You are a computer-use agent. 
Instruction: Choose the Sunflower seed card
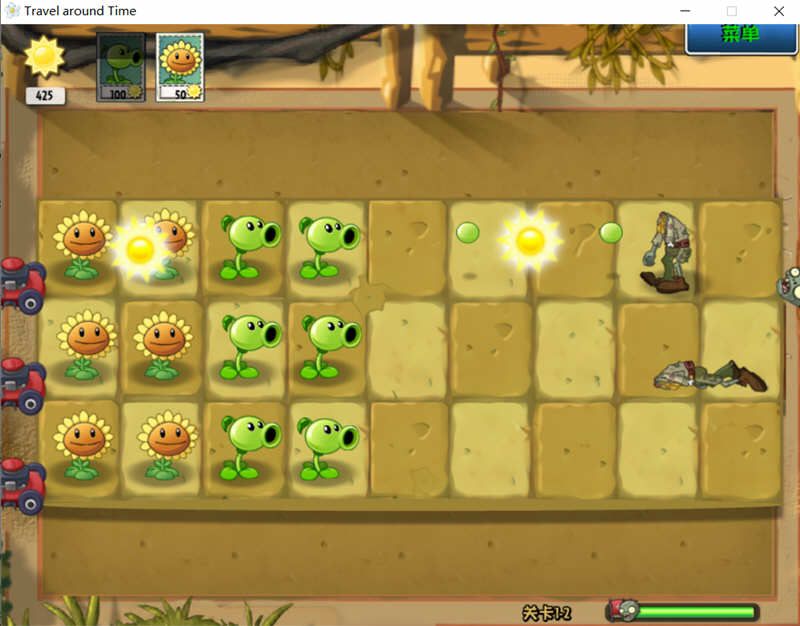click(x=180, y=67)
